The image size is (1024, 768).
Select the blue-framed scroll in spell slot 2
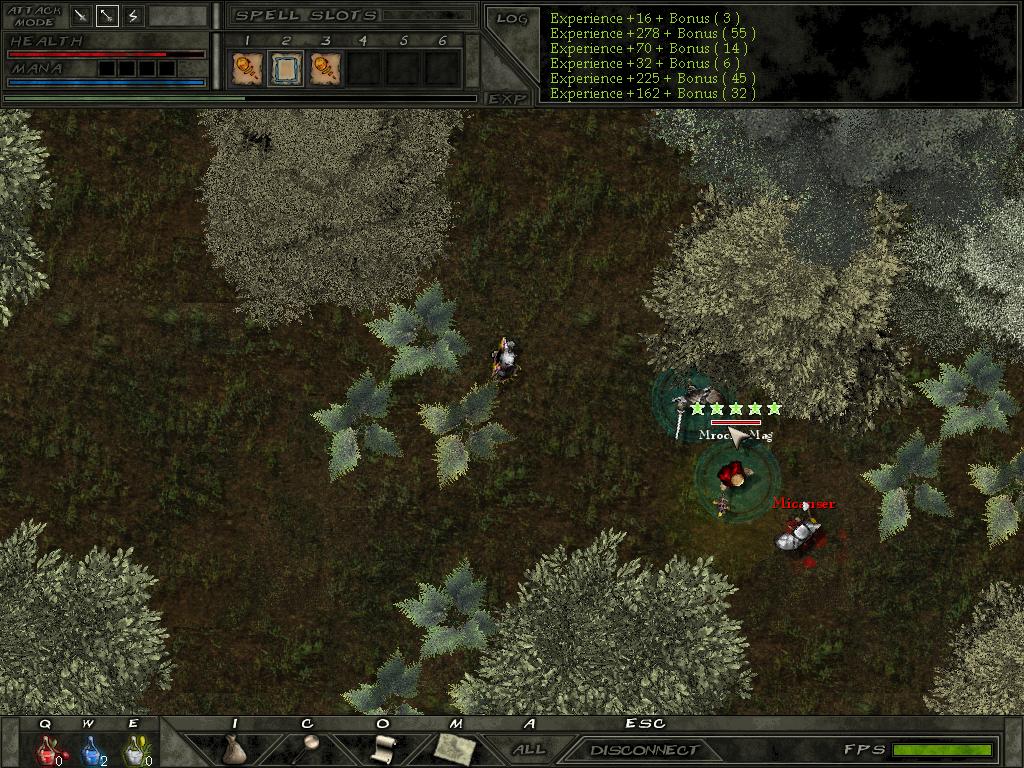(285, 68)
